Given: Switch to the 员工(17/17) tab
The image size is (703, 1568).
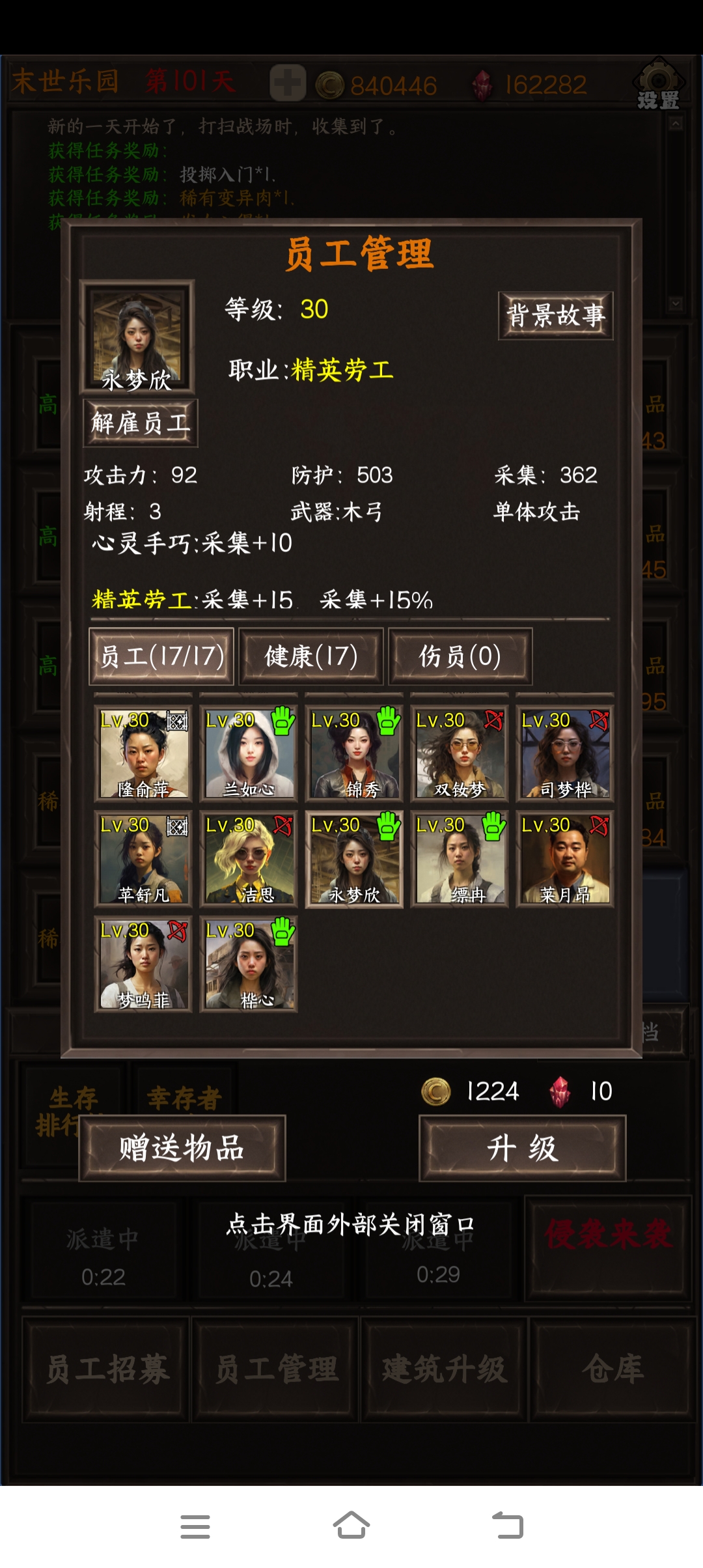Looking at the screenshot, I should click(161, 656).
